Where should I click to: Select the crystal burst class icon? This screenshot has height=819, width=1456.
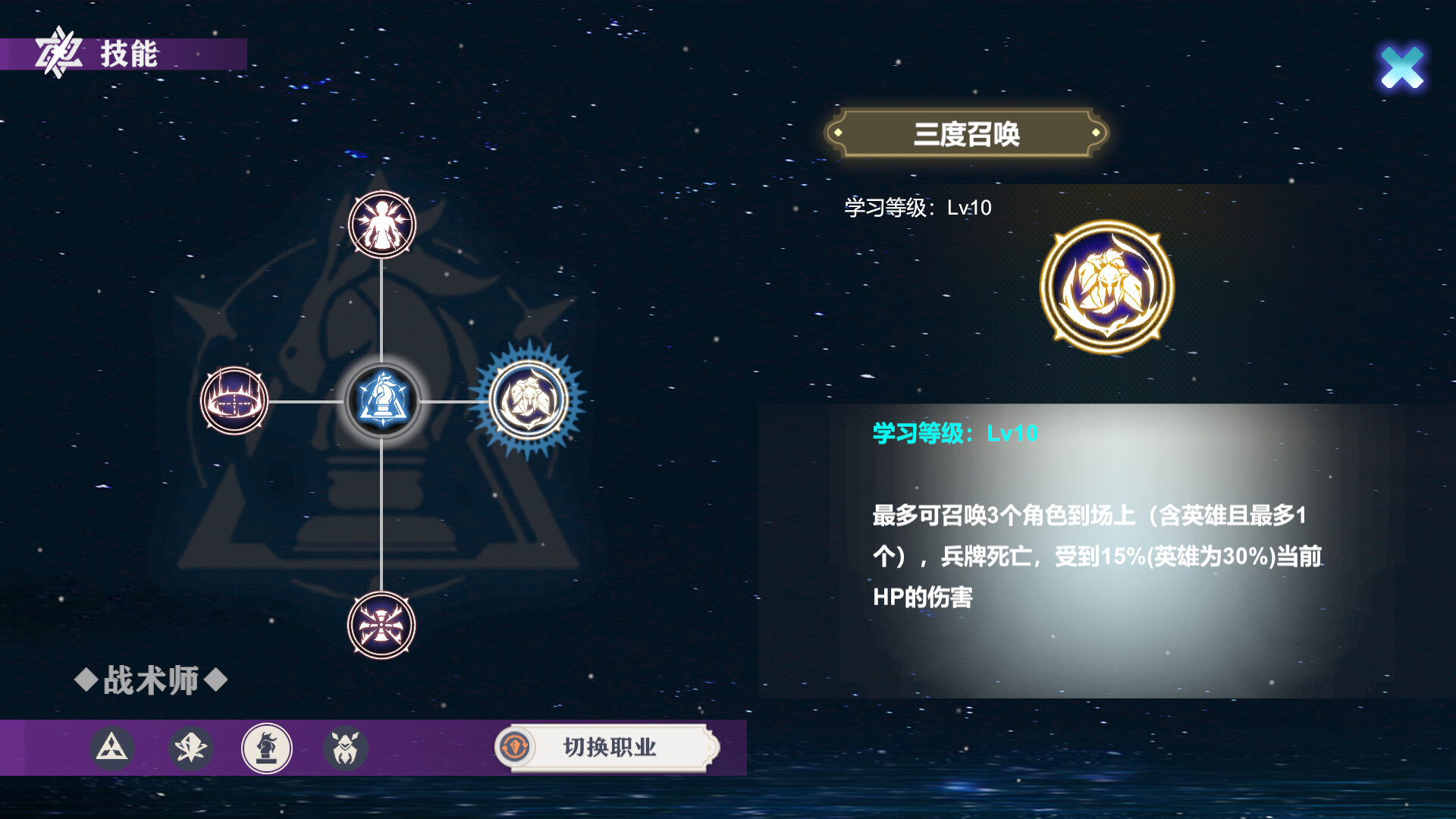(190, 748)
